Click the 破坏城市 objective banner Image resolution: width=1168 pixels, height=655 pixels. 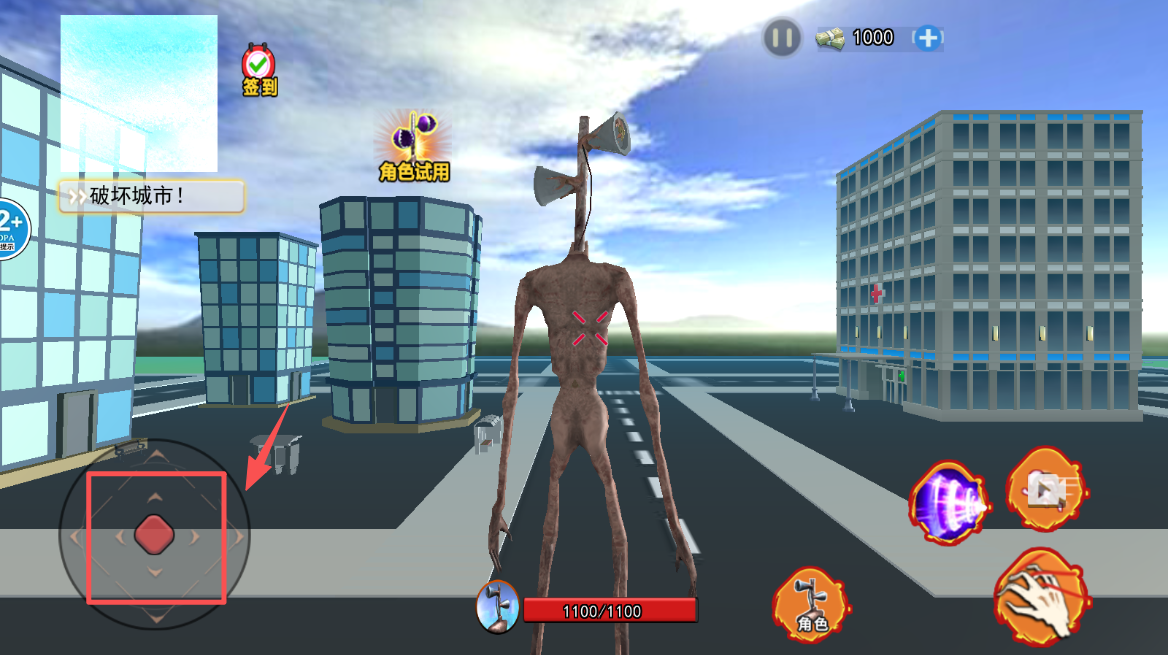[151, 196]
